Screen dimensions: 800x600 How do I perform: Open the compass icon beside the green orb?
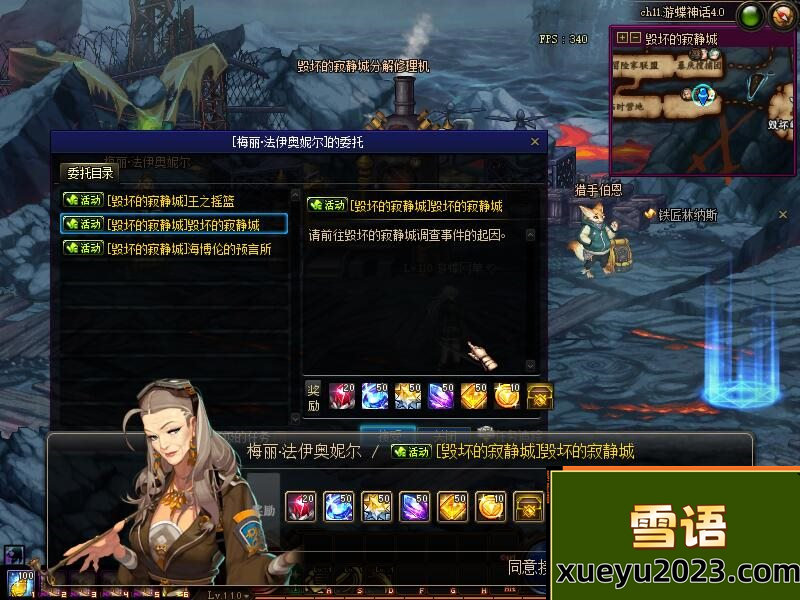click(x=780, y=15)
